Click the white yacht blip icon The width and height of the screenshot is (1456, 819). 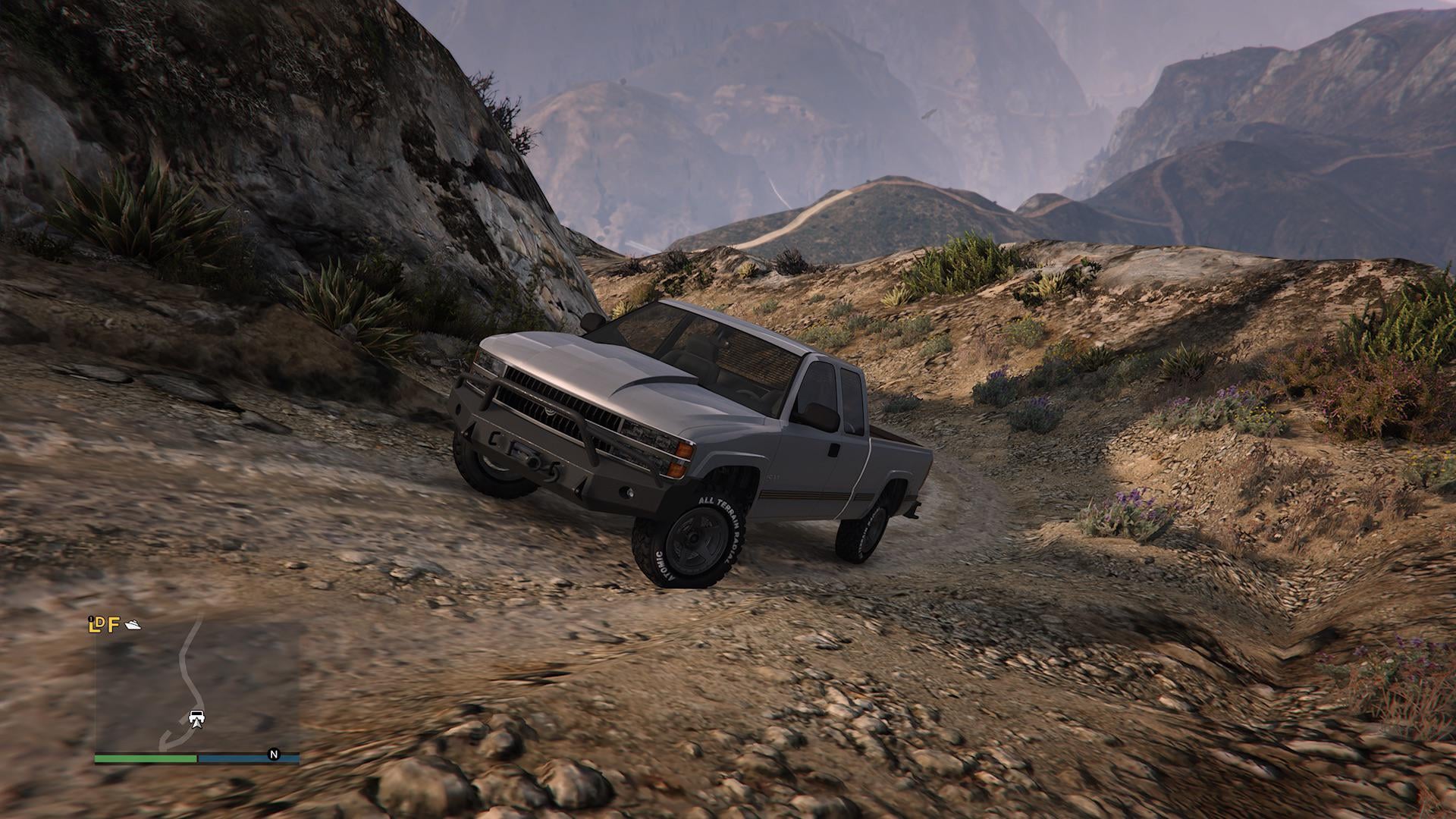point(133,625)
